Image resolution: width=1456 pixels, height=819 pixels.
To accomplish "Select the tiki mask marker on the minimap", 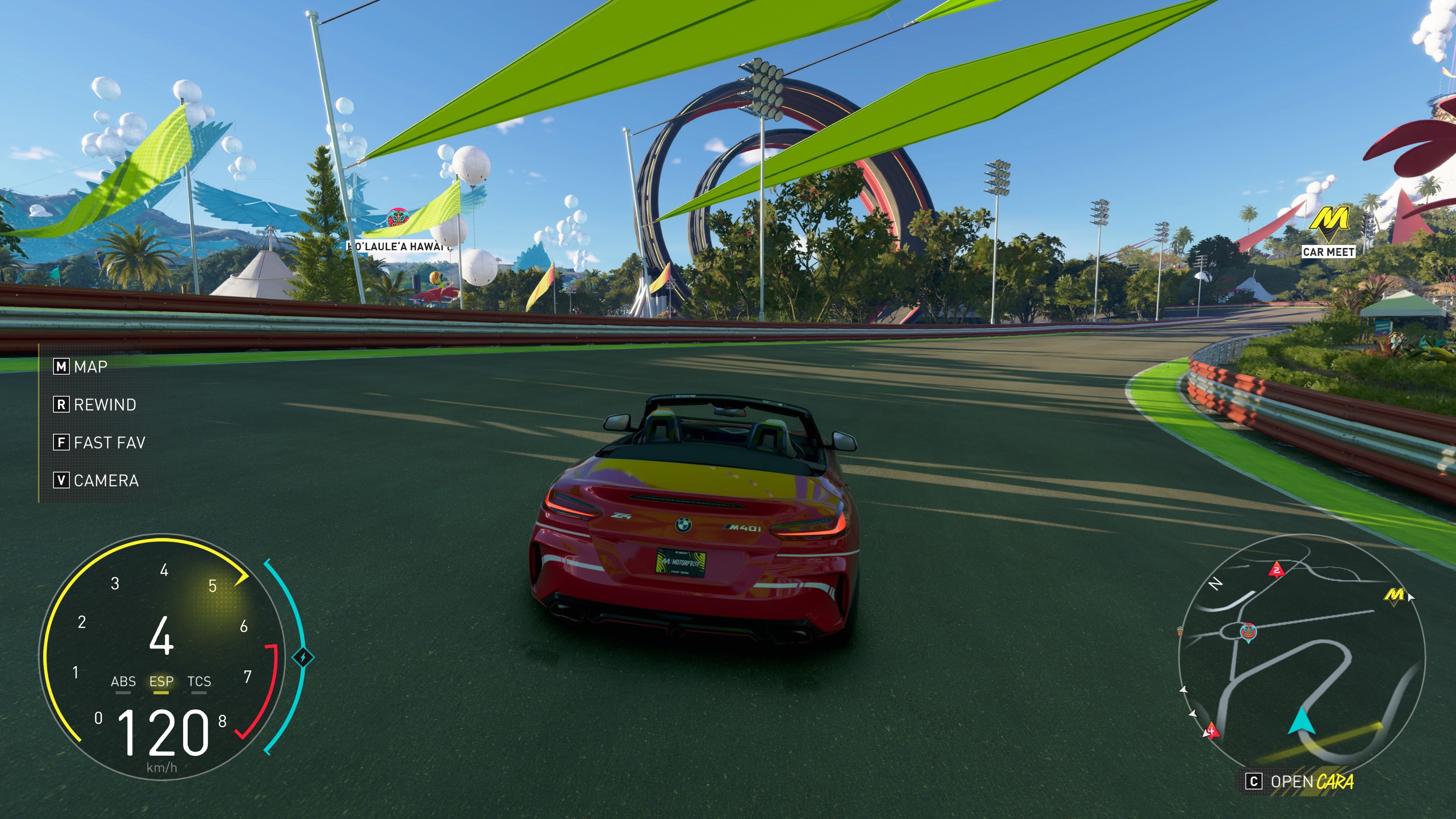I will [x=1247, y=631].
